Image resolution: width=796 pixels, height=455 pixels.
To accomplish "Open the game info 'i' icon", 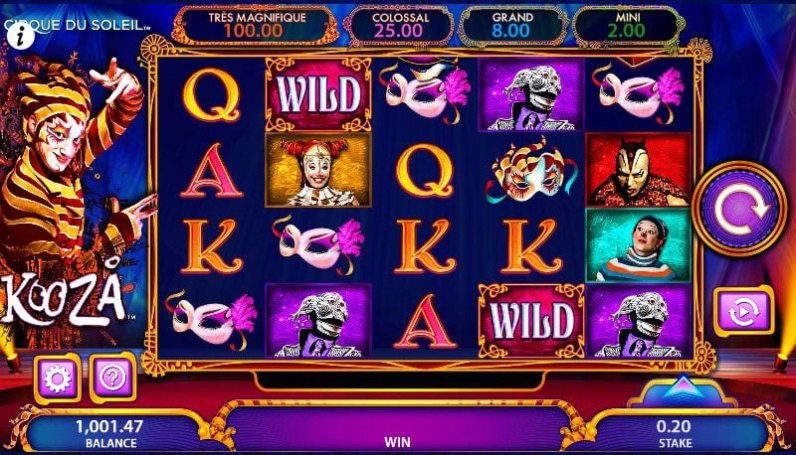I will 20,33.
